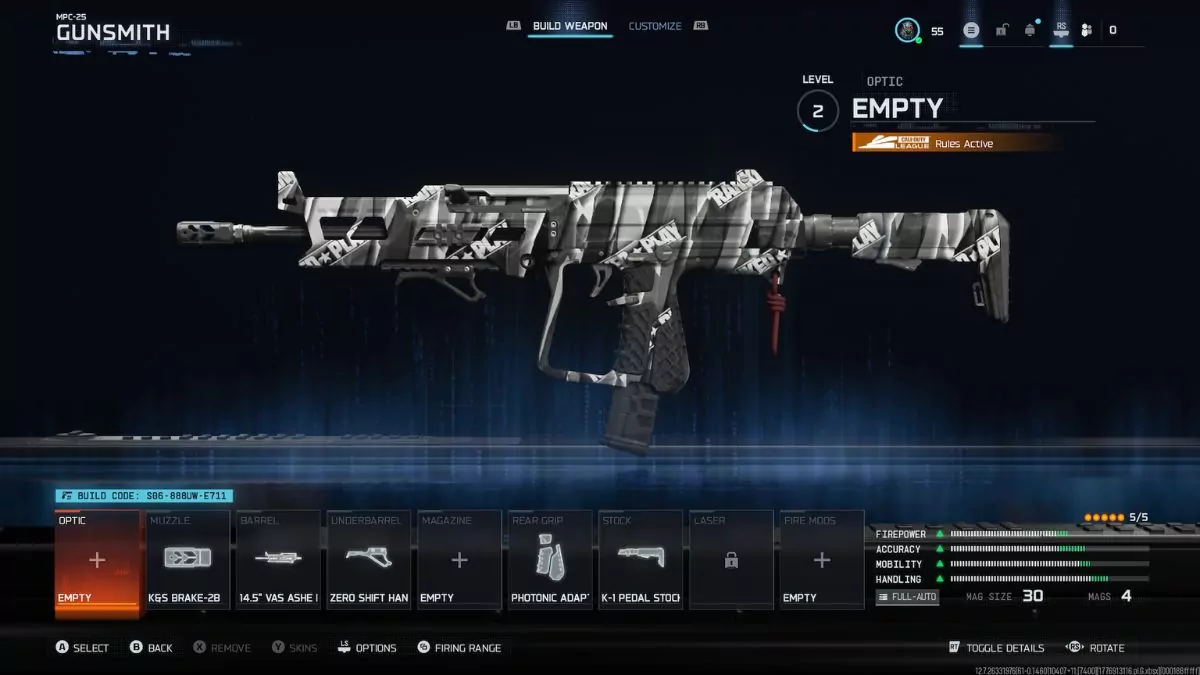Click the Call of Duty League Rules Active banner
This screenshot has width=1200, height=675.
[956, 143]
